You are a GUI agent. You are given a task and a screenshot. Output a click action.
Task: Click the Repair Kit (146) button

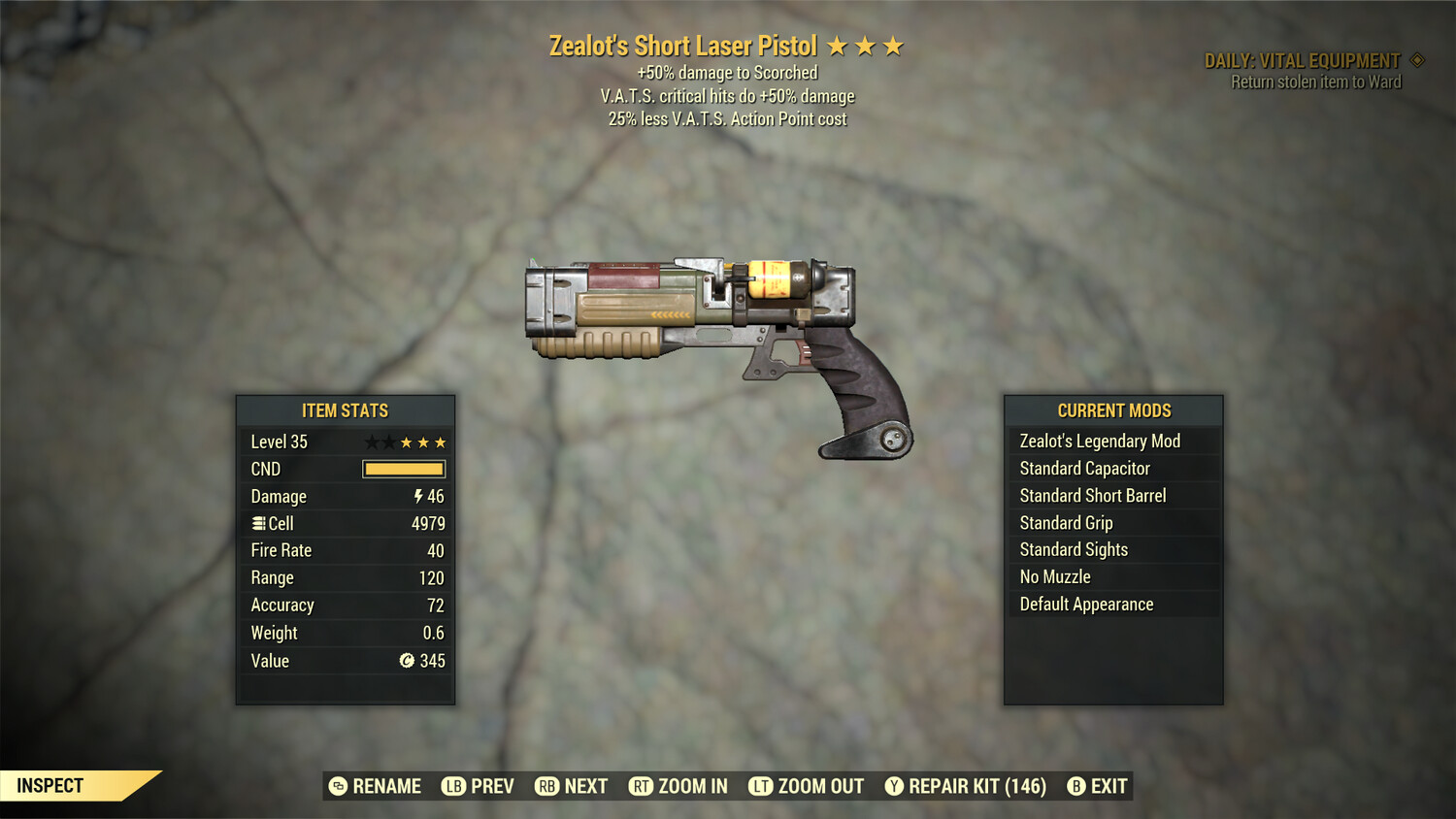pyautogui.click(x=966, y=786)
